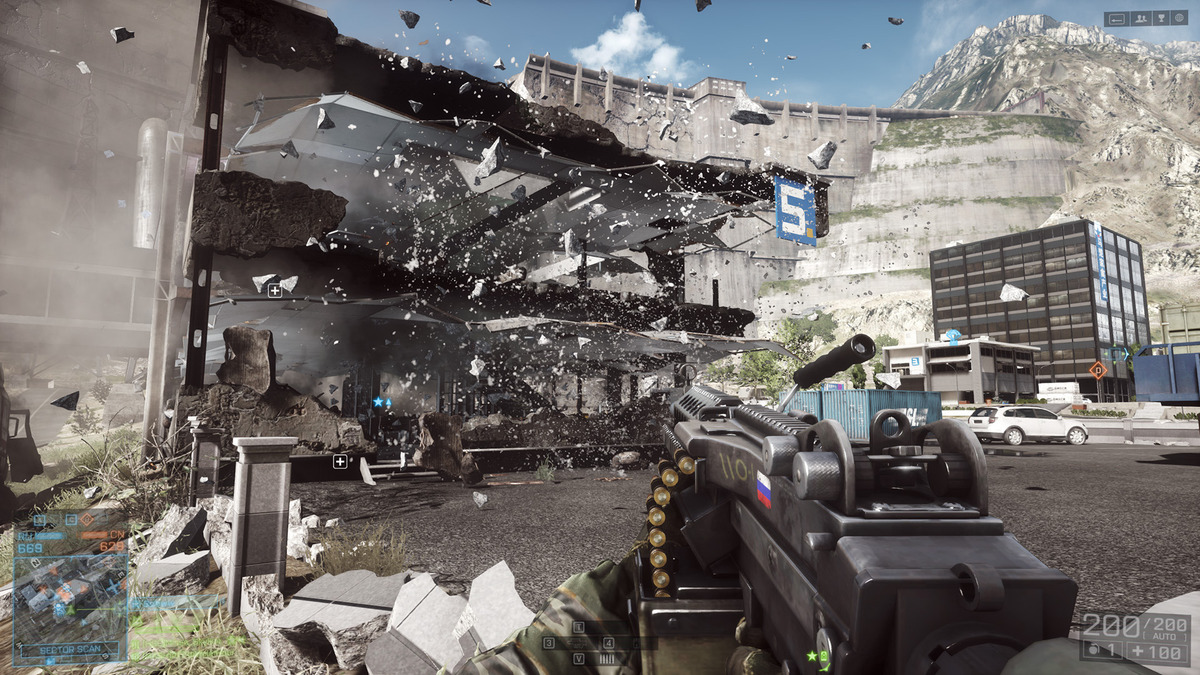Select the Sector Scan label under the minimap
The width and height of the screenshot is (1200, 675).
click(70, 649)
